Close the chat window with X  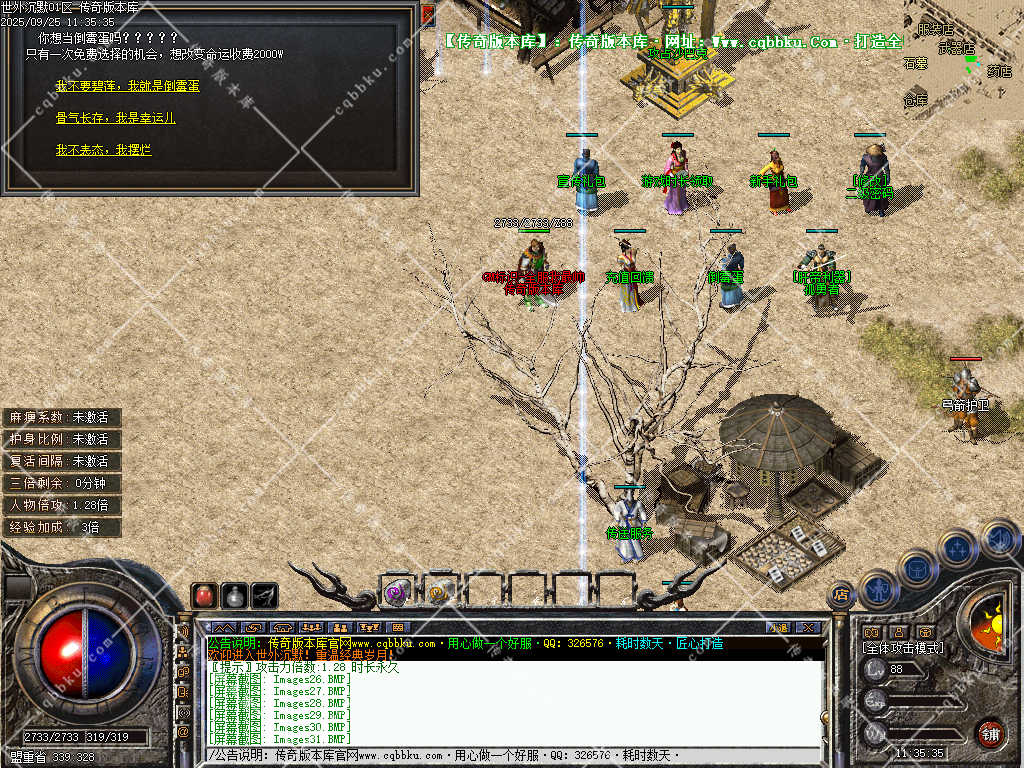point(809,627)
